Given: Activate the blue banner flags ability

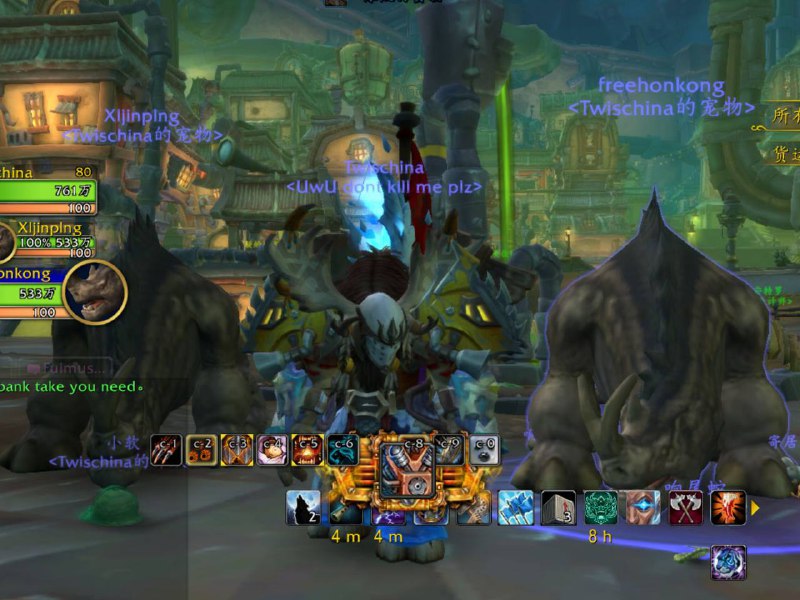Looking at the screenshot, I should [x=516, y=508].
